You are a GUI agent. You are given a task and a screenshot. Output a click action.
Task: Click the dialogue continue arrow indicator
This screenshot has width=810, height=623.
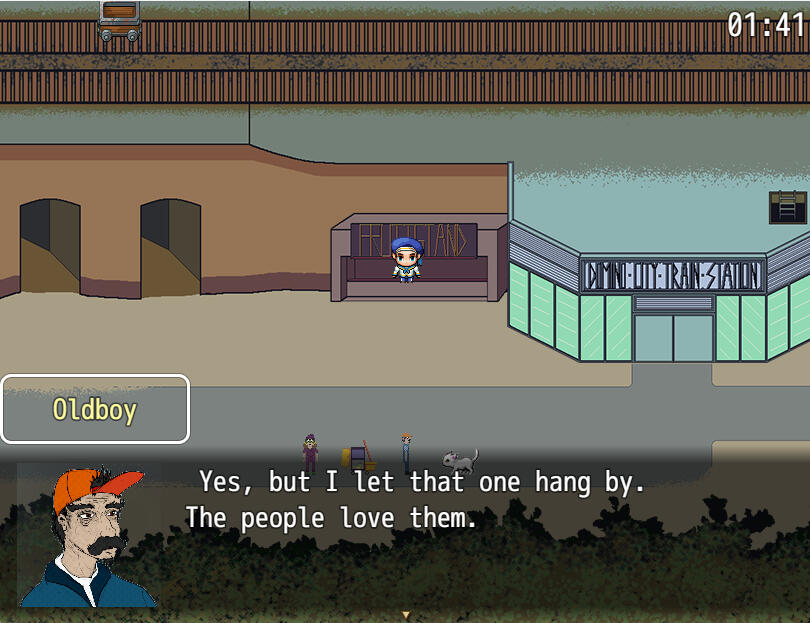coord(405,614)
